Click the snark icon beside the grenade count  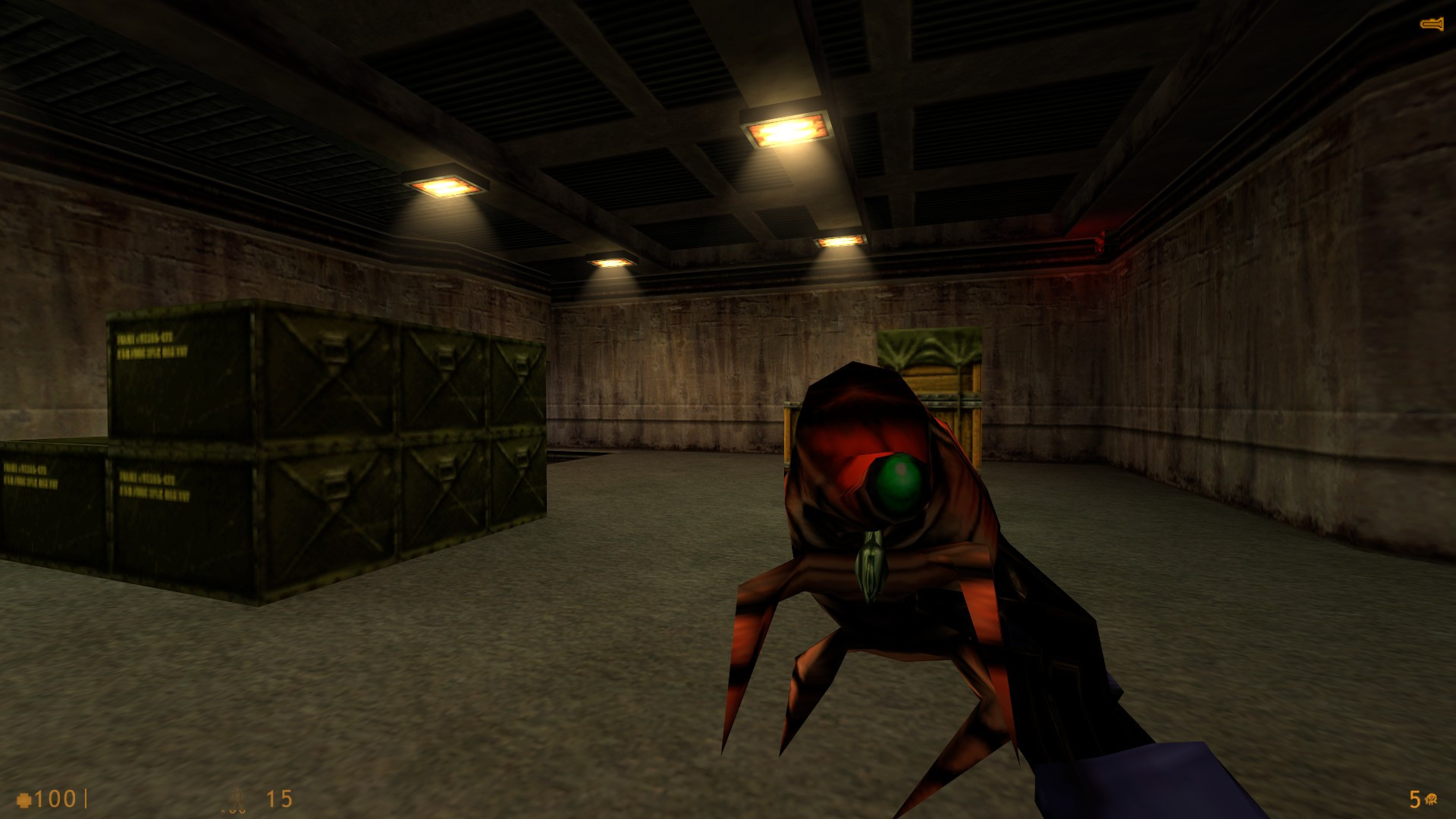tap(1431, 799)
